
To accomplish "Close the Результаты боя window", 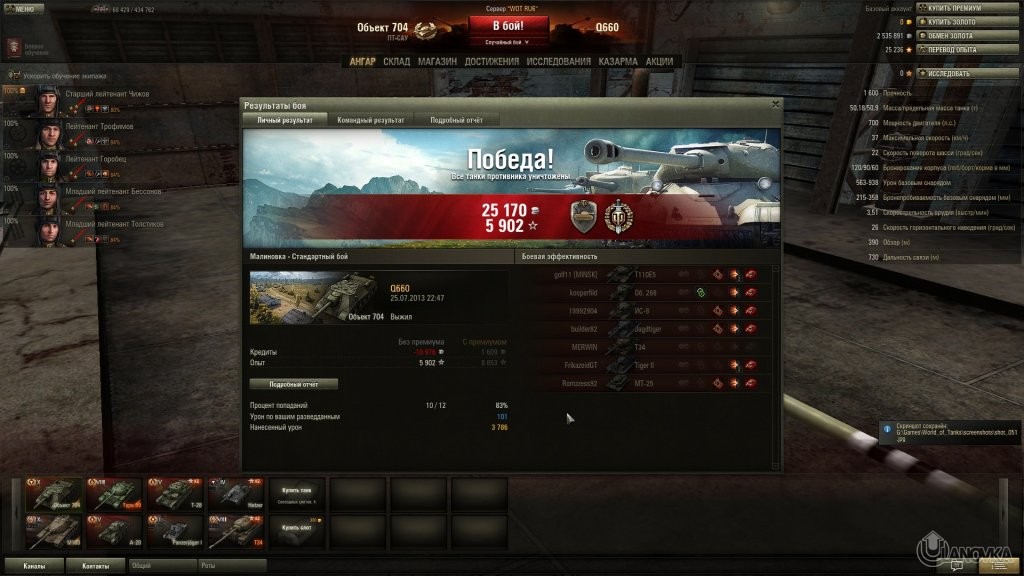I will point(775,103).
